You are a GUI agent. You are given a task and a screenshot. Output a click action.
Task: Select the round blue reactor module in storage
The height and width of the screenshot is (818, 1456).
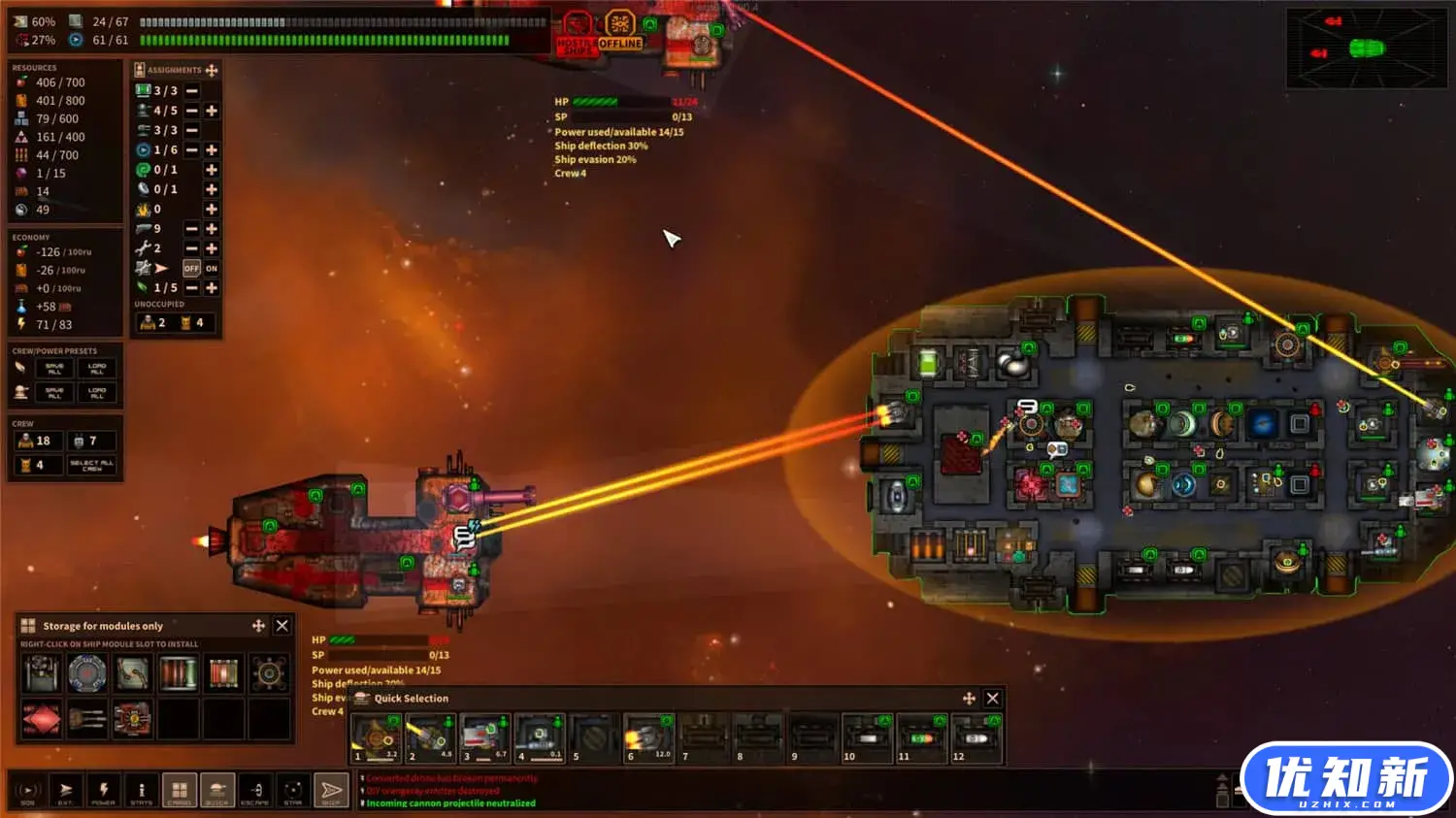point(86,672)
